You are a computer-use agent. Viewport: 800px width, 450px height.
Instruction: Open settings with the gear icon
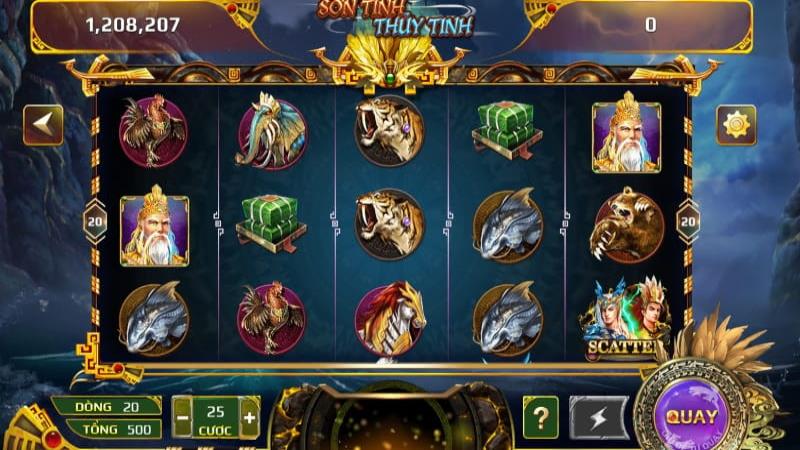[x=736, y=125]
